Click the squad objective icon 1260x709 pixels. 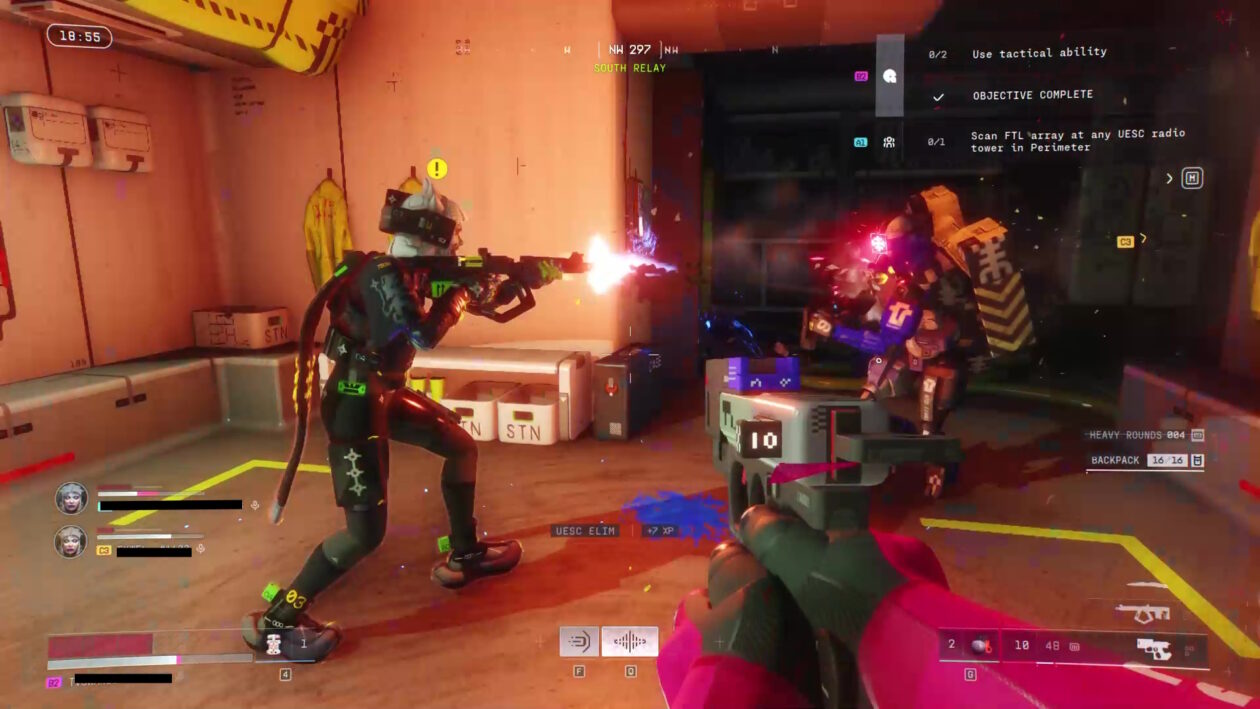pyautogui.click(x=889, y=142)
